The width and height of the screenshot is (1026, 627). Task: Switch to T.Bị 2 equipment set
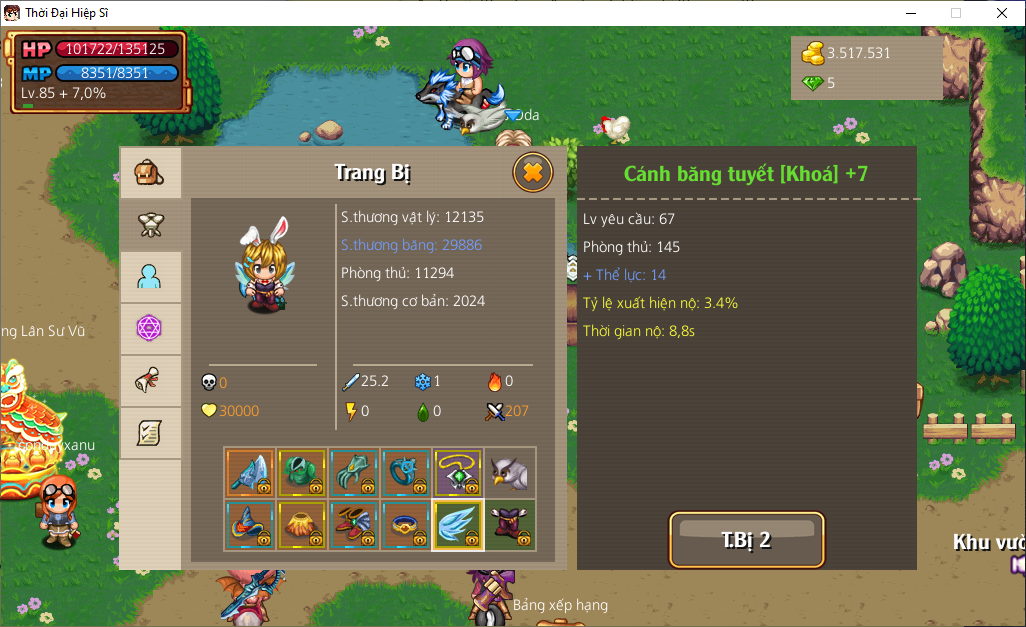[x=746, y=540]
